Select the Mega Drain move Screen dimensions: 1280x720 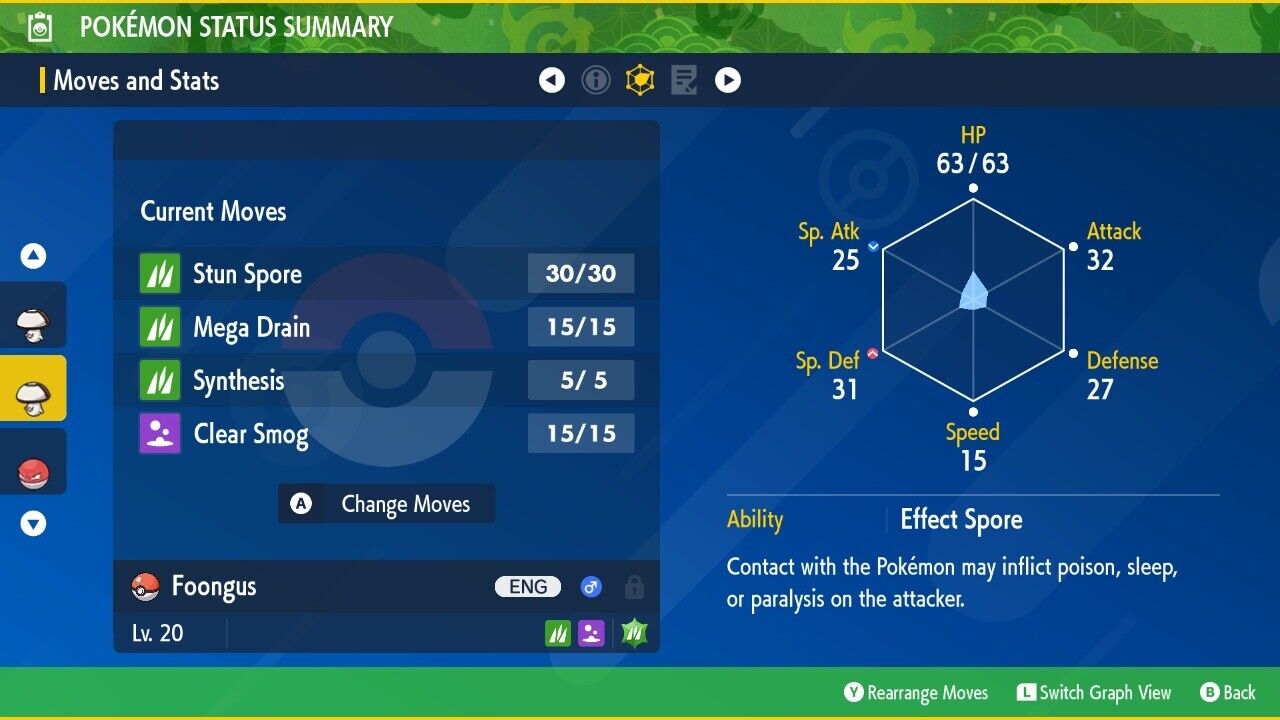pyautogui.click(x=386, y=327)
